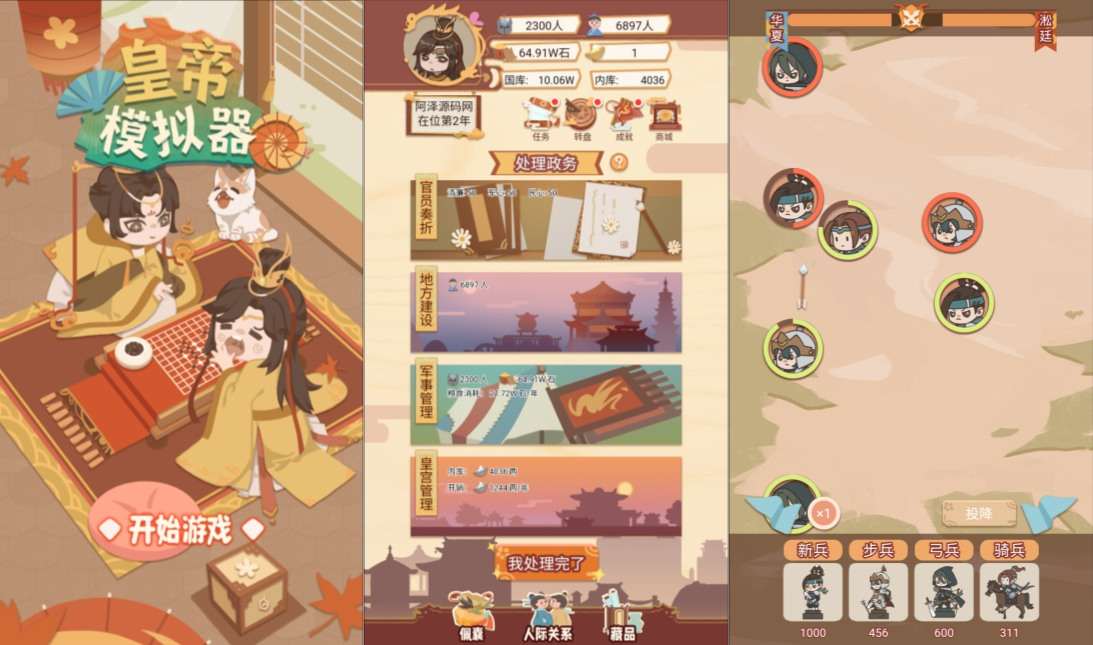
Task: Open the 成就 achievements icon
Action: click(x=624, y=115)
